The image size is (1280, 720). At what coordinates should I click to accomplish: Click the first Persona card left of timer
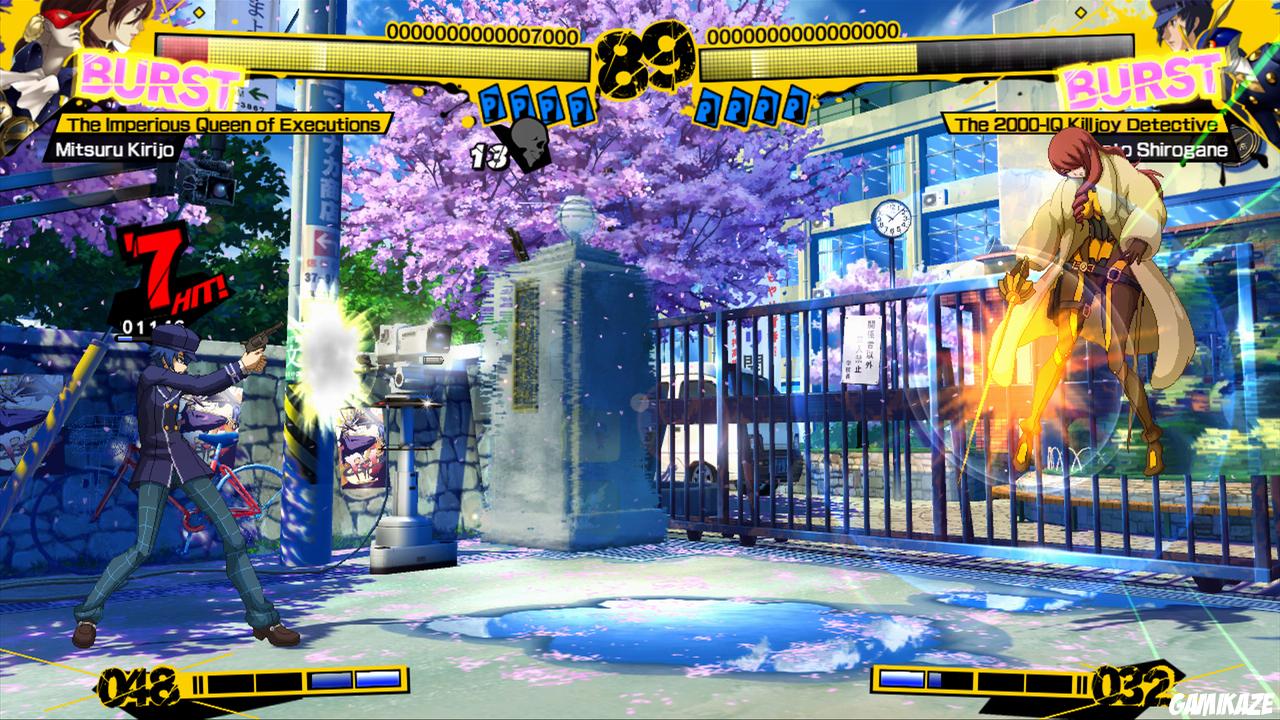pos(491,103)
